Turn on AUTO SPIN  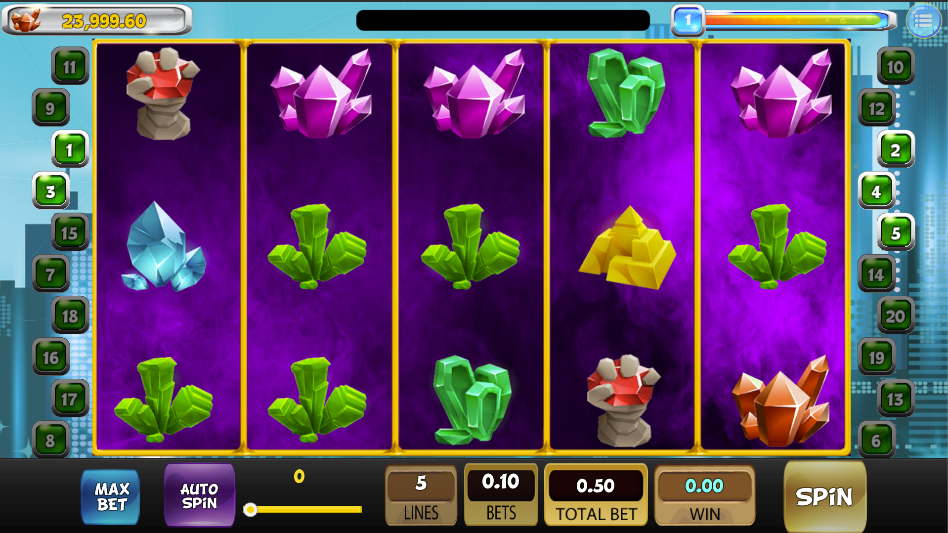coord(199,496)
